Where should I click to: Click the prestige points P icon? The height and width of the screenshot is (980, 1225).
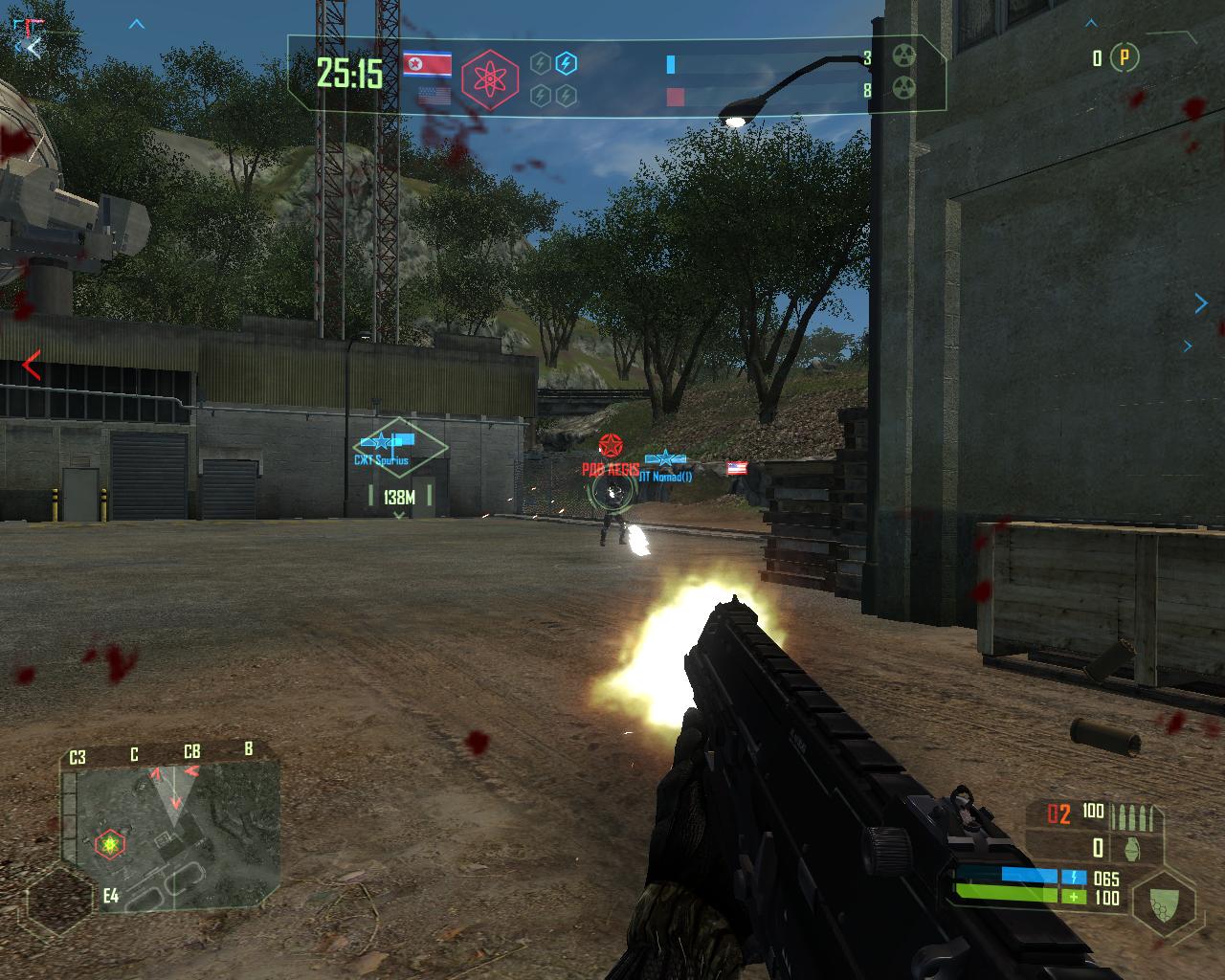(1125, 58)
